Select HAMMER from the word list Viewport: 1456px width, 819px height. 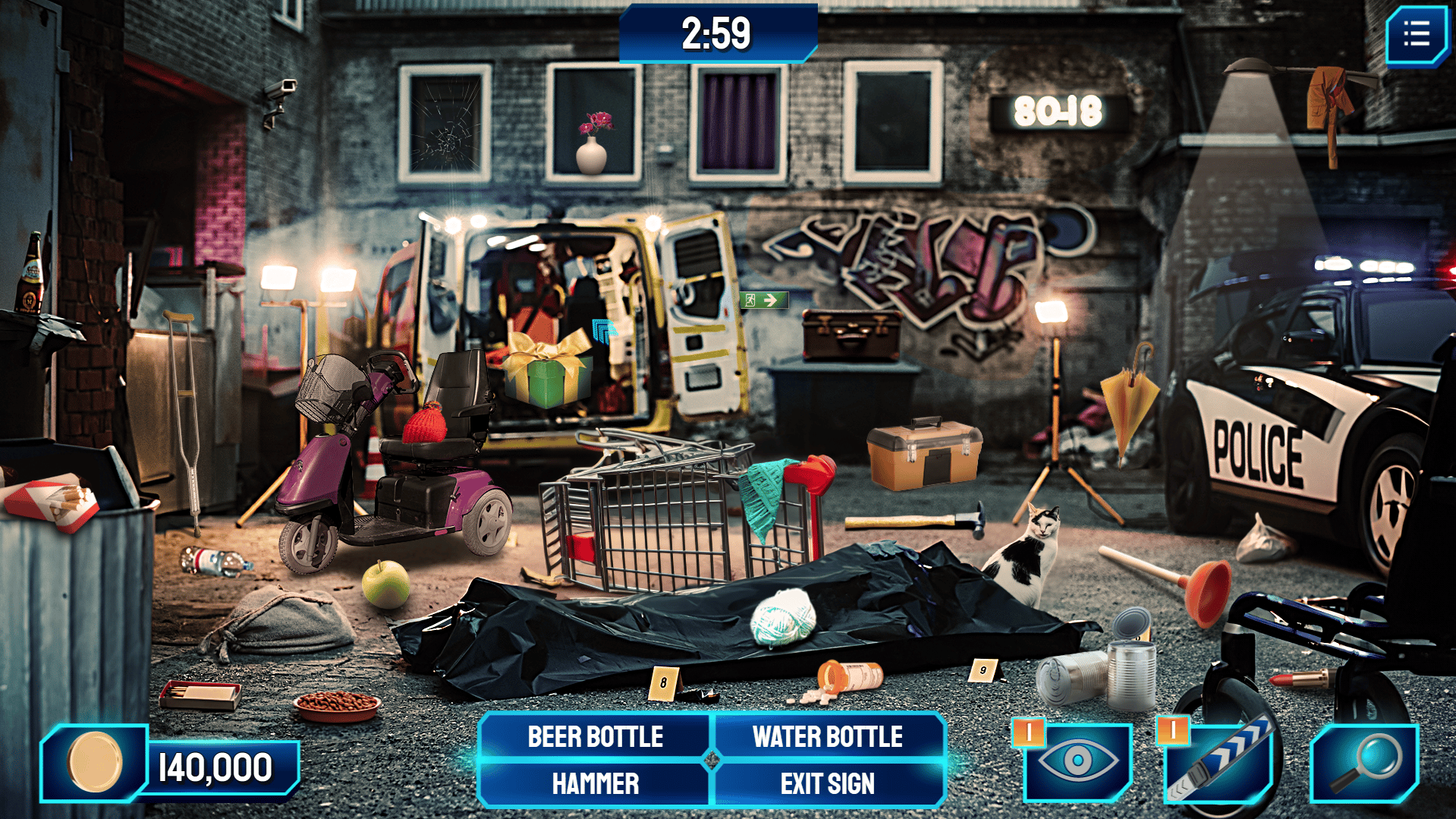pos(594,782)
